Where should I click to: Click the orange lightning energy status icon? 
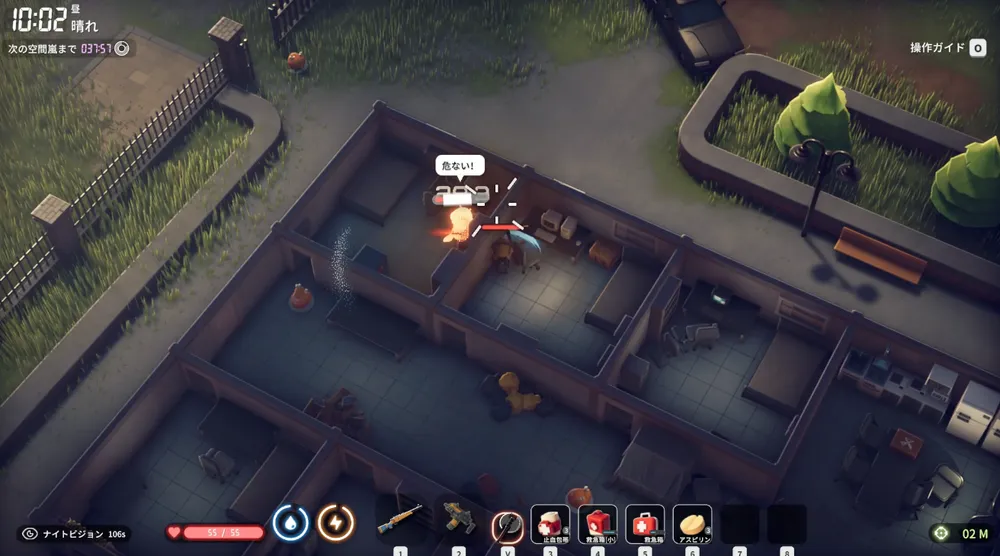click(x=335, y=522)
